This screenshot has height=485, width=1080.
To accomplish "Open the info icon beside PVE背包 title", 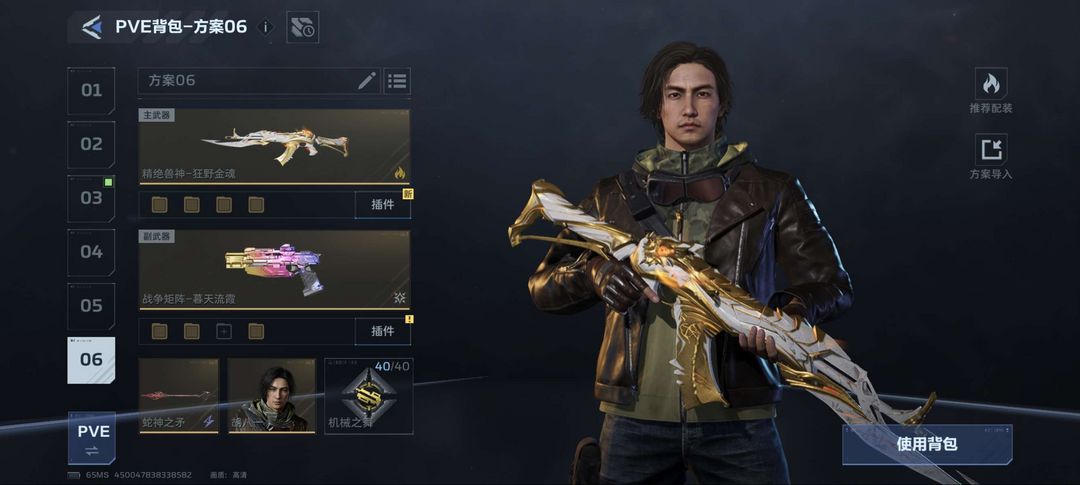I will (x=266, y=28).
